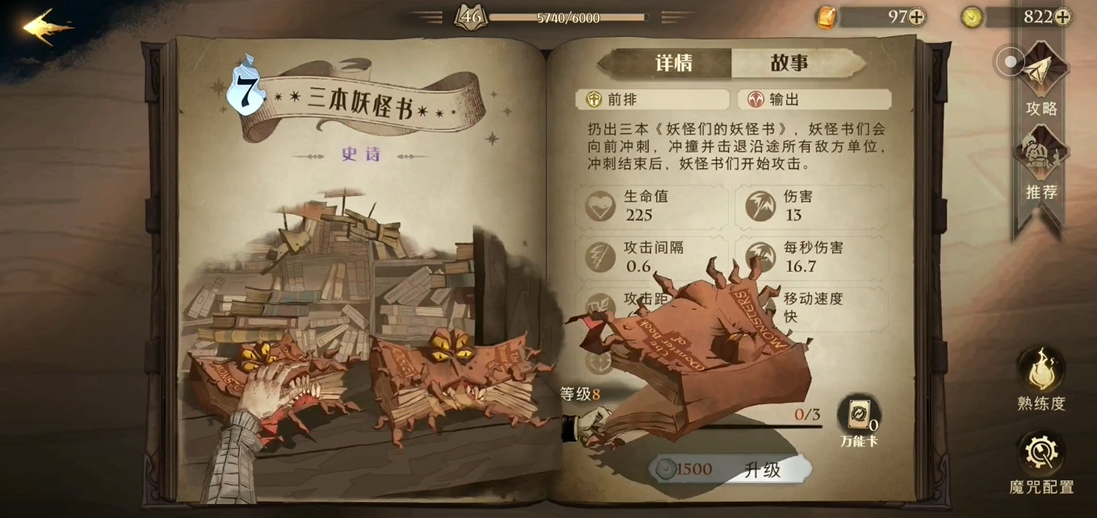Tap the player level 46 badge
This screenshot has height=518, width=1097.
(470, 16)
